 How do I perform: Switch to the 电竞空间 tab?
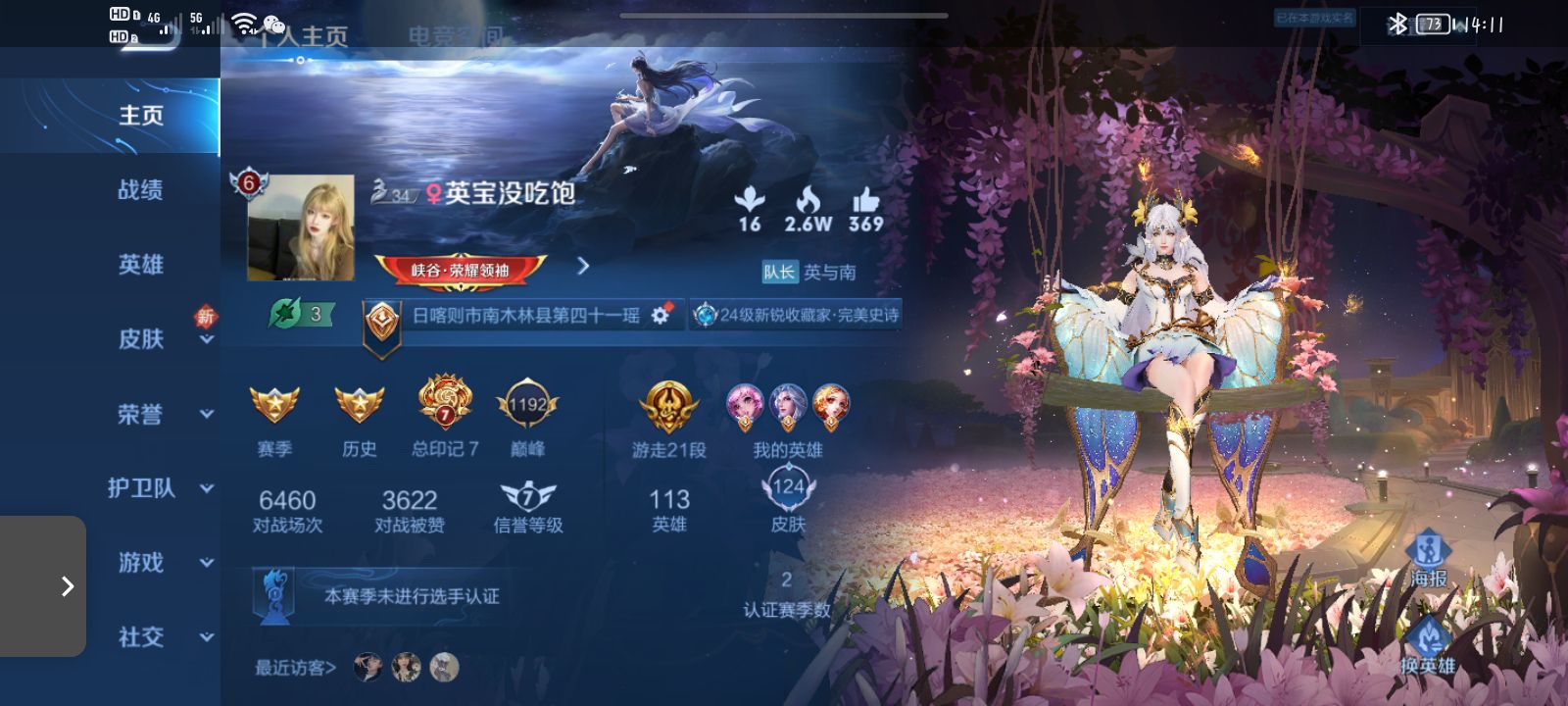coord(456,35)
